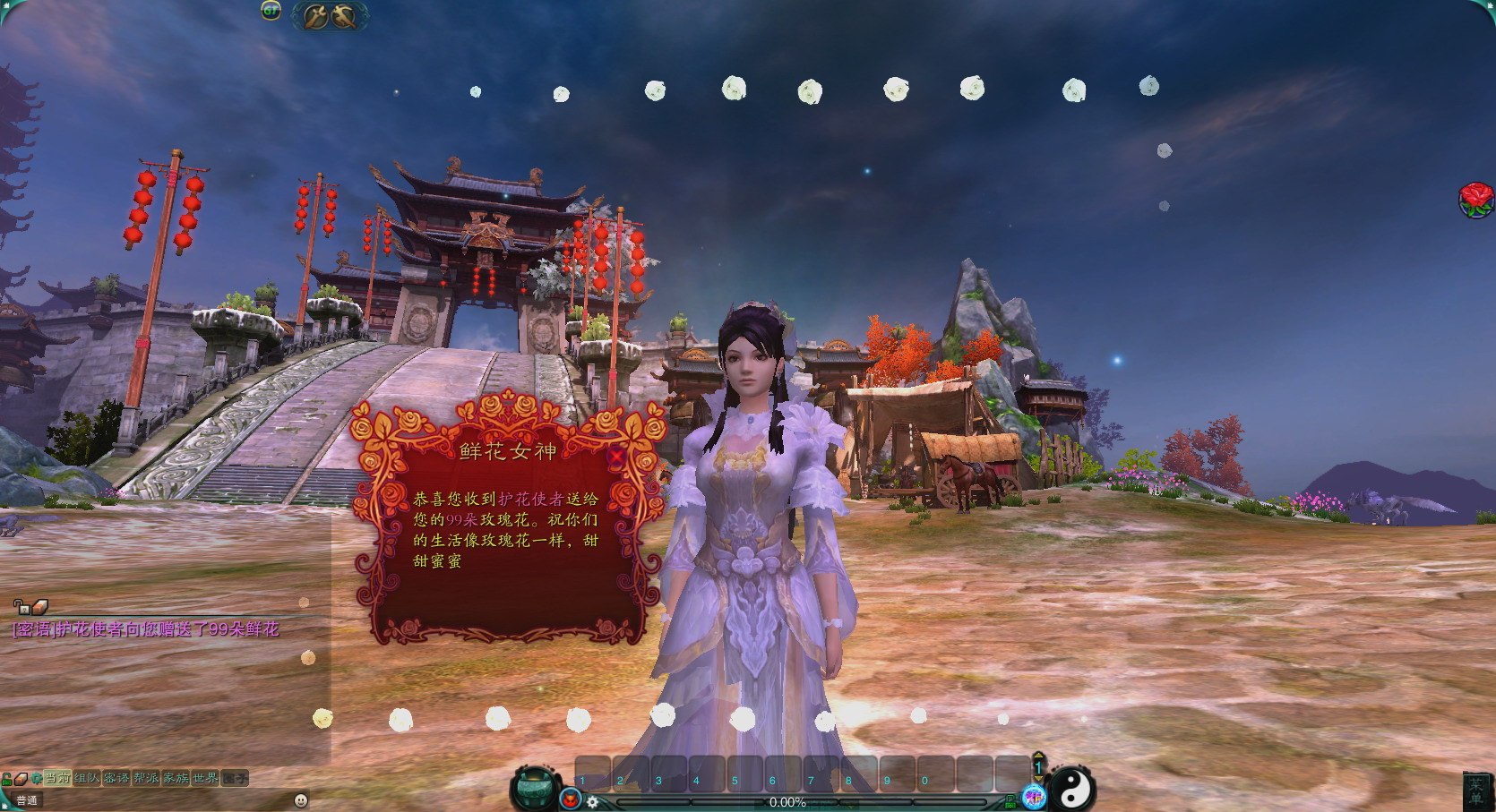Open the yin-yang emblem
The image size is (1496, 812).
click(1071, 788)
